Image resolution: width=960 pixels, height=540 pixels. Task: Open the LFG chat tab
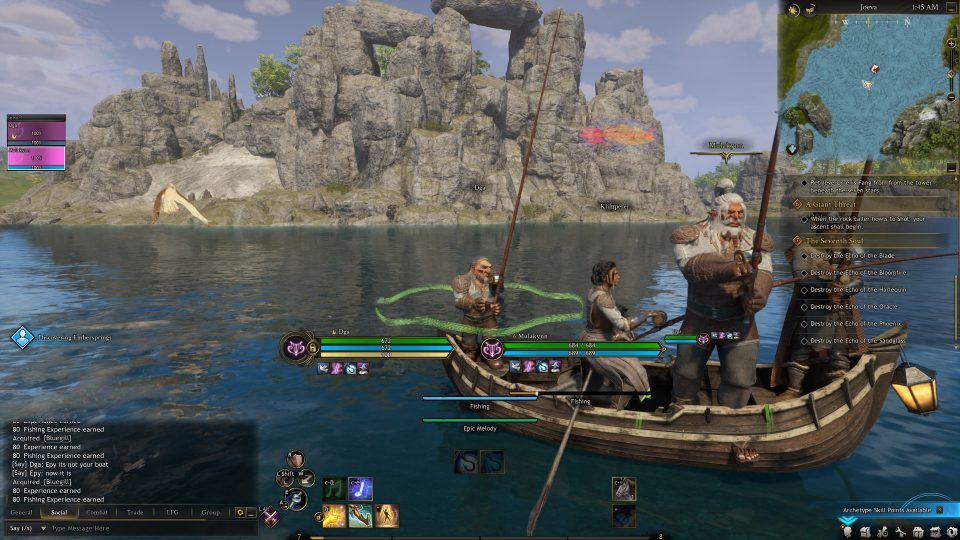pyautogui.click(x=172, y=512)
